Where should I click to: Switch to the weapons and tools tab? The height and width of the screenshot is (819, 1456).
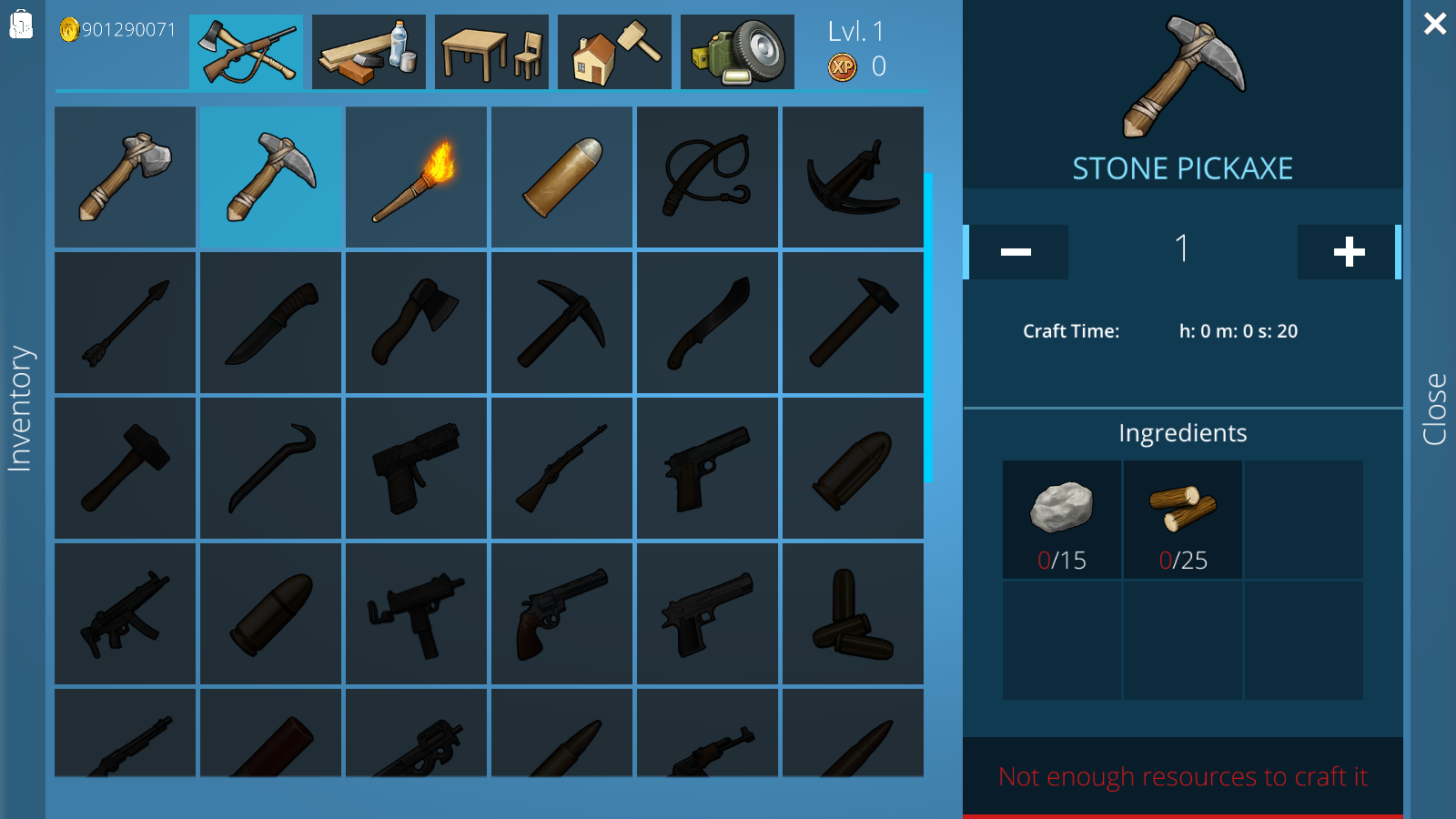(246, 52)
